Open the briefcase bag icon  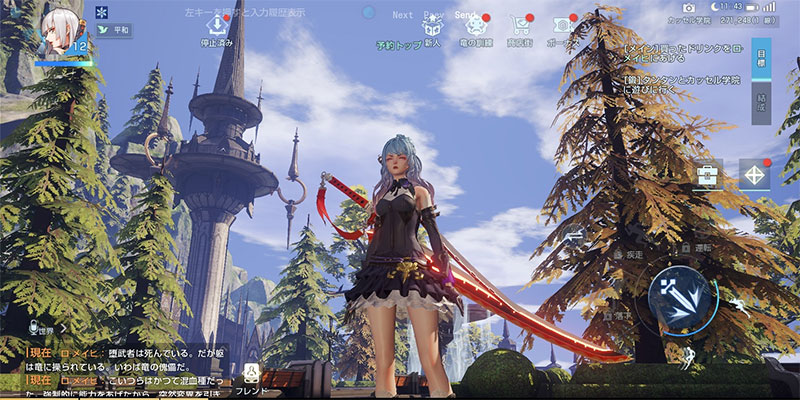tap(709, 175)
